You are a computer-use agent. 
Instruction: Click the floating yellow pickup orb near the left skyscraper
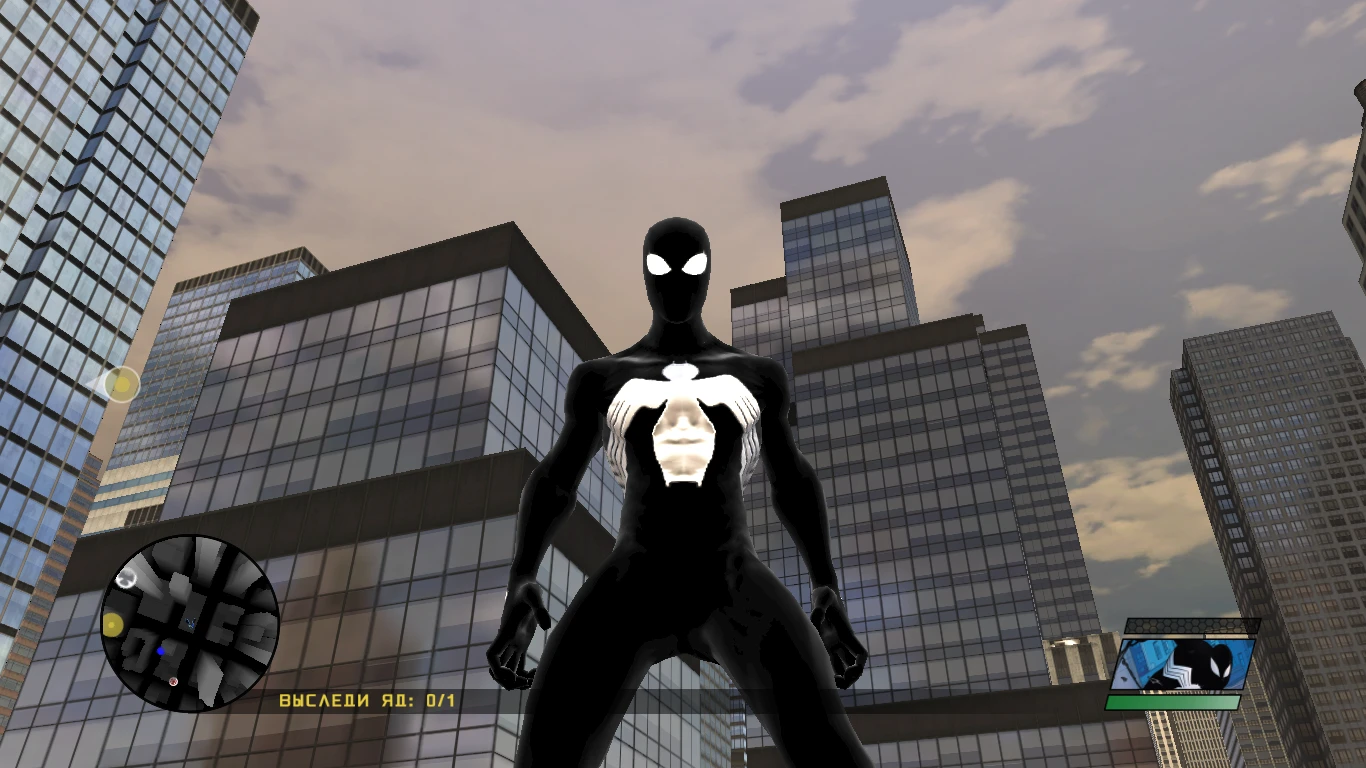point(120,385)
